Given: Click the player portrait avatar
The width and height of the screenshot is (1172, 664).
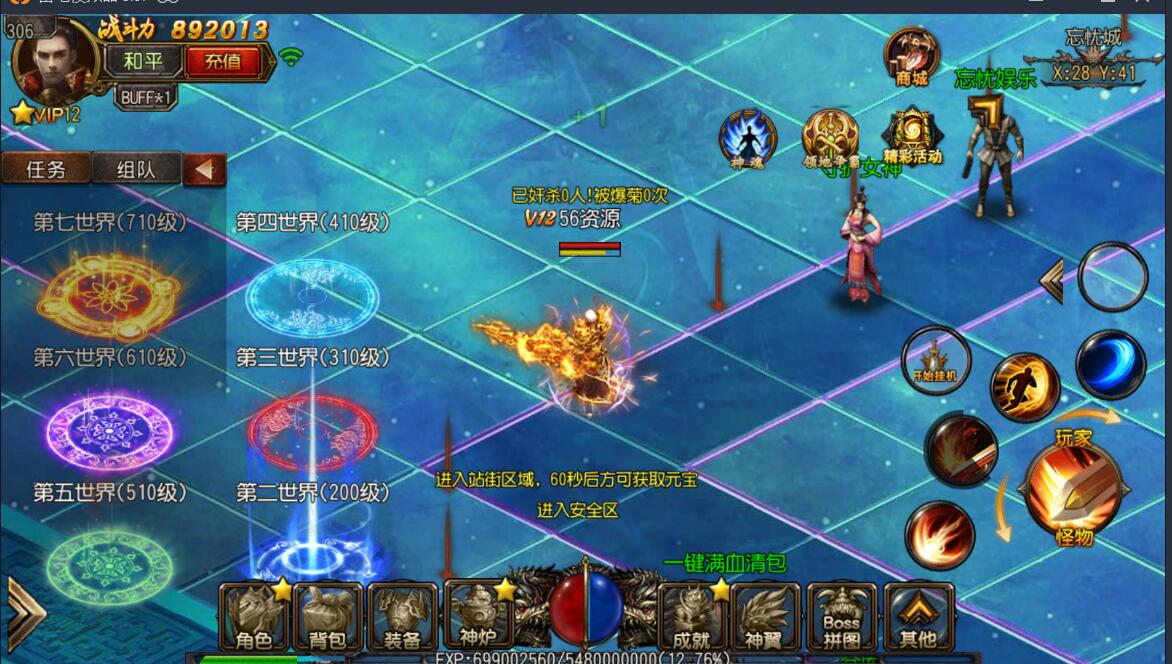Looking at the screenshot, I should [56, 60].
